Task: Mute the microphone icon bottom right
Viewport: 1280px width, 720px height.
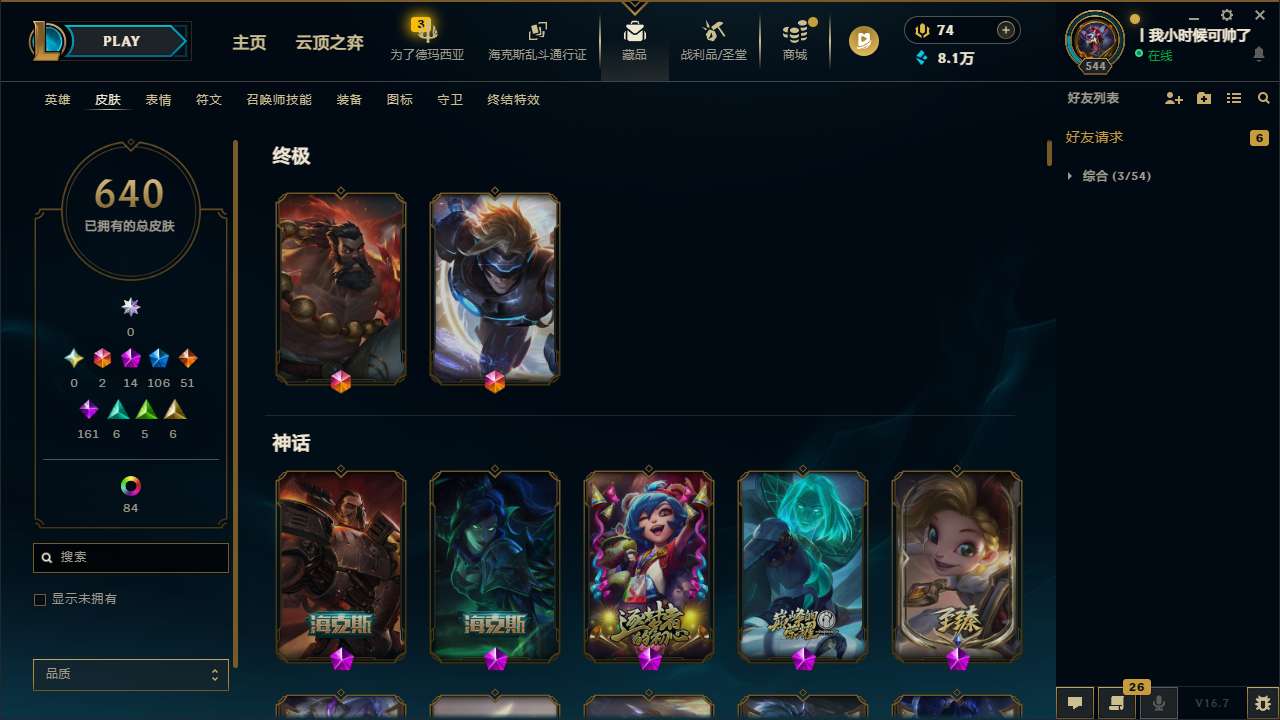Action: 1159,703
